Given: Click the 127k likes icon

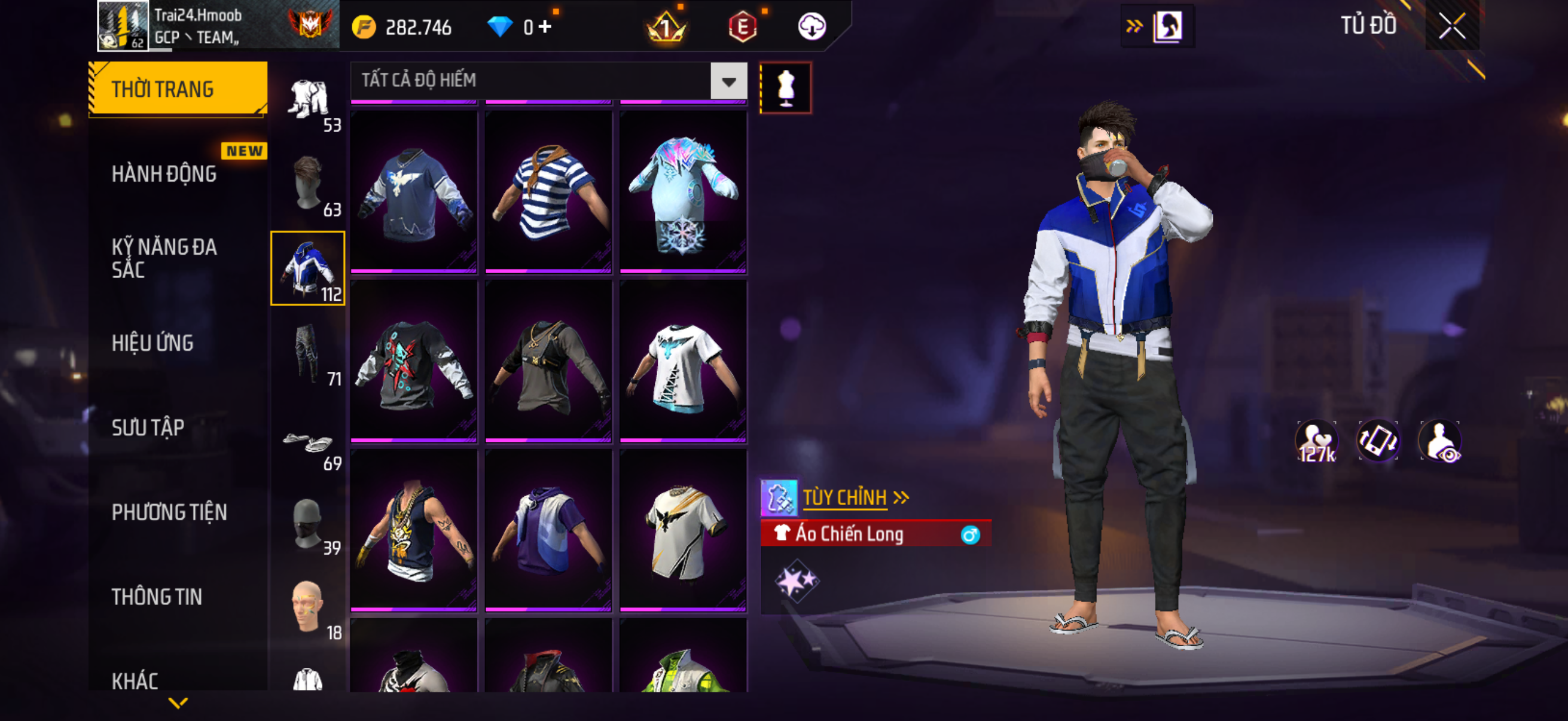Looking at the screenshot, I should click(x=1317, y=442).
